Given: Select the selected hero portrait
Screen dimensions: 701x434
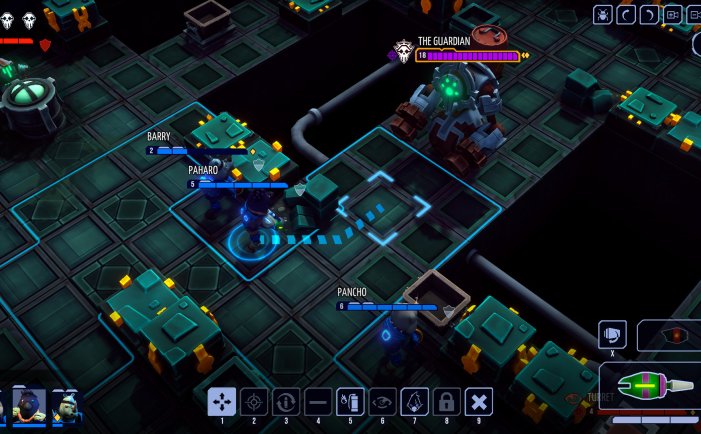Looking at the screenshot, I should tap(30, 405).
